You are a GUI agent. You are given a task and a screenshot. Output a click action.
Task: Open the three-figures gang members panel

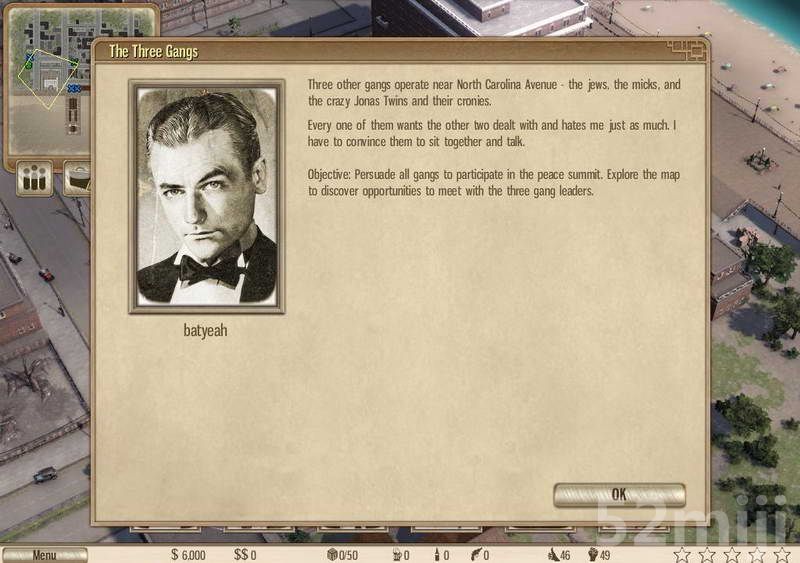point(35,179)
